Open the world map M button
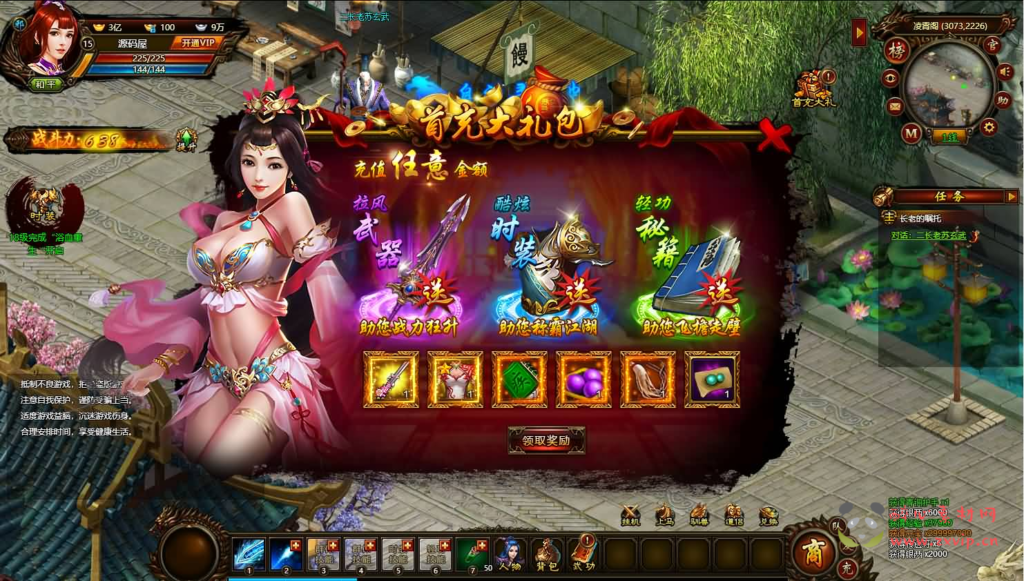 click(x=911, y=132)
